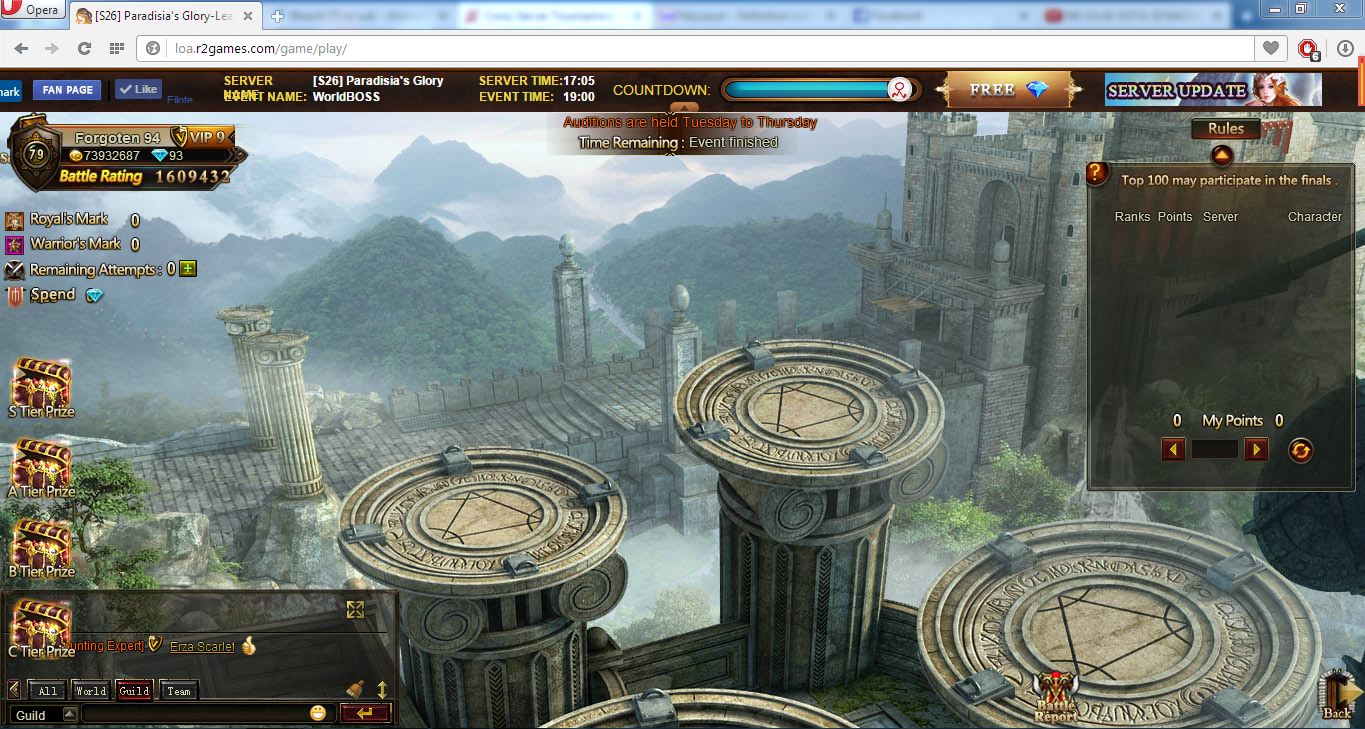Claim the FREE diamond offer
This screenshot has height=729, width=1365.
point(1008,90)
